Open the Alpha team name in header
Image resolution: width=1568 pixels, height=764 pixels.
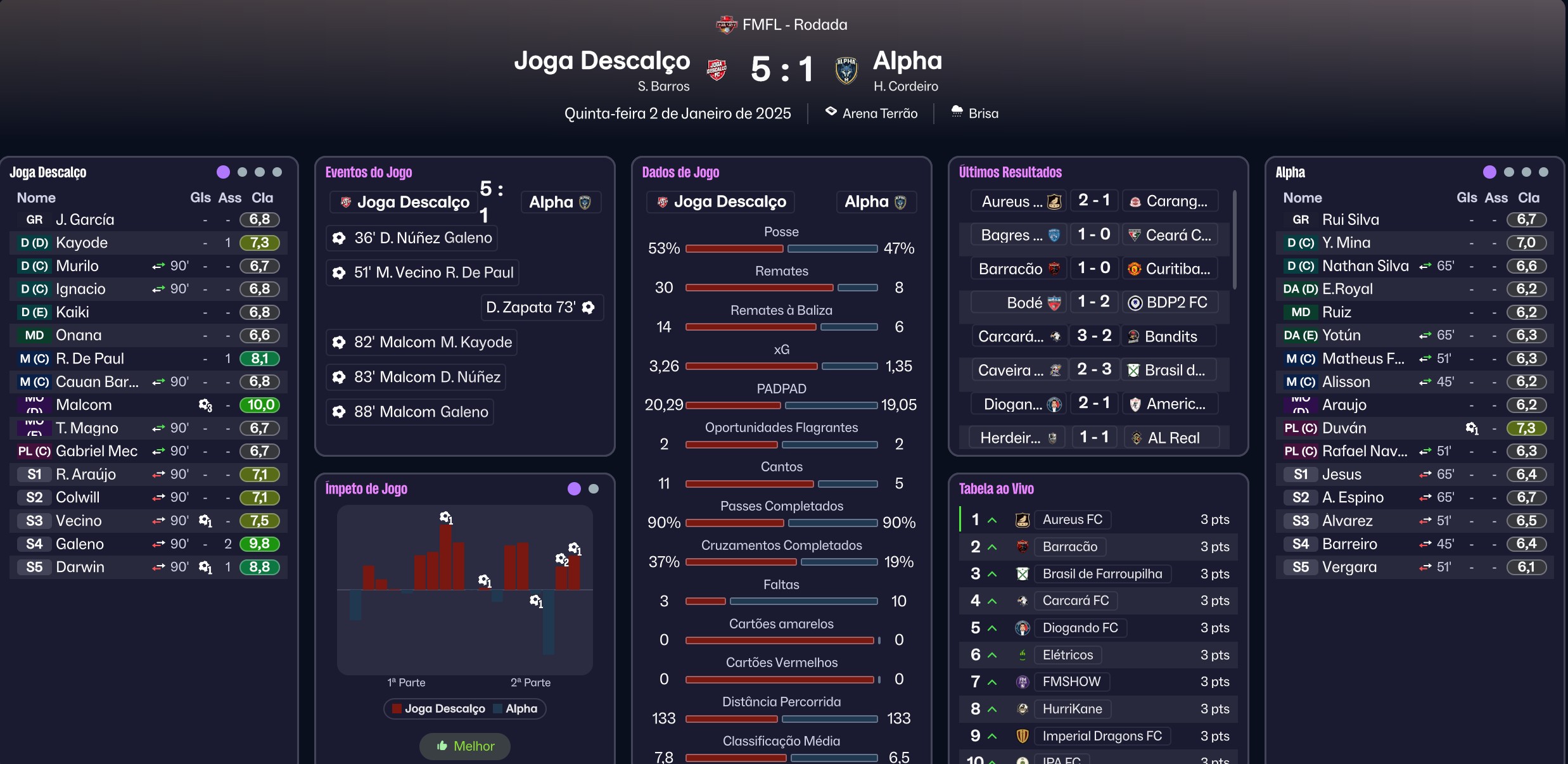(907, 61)
